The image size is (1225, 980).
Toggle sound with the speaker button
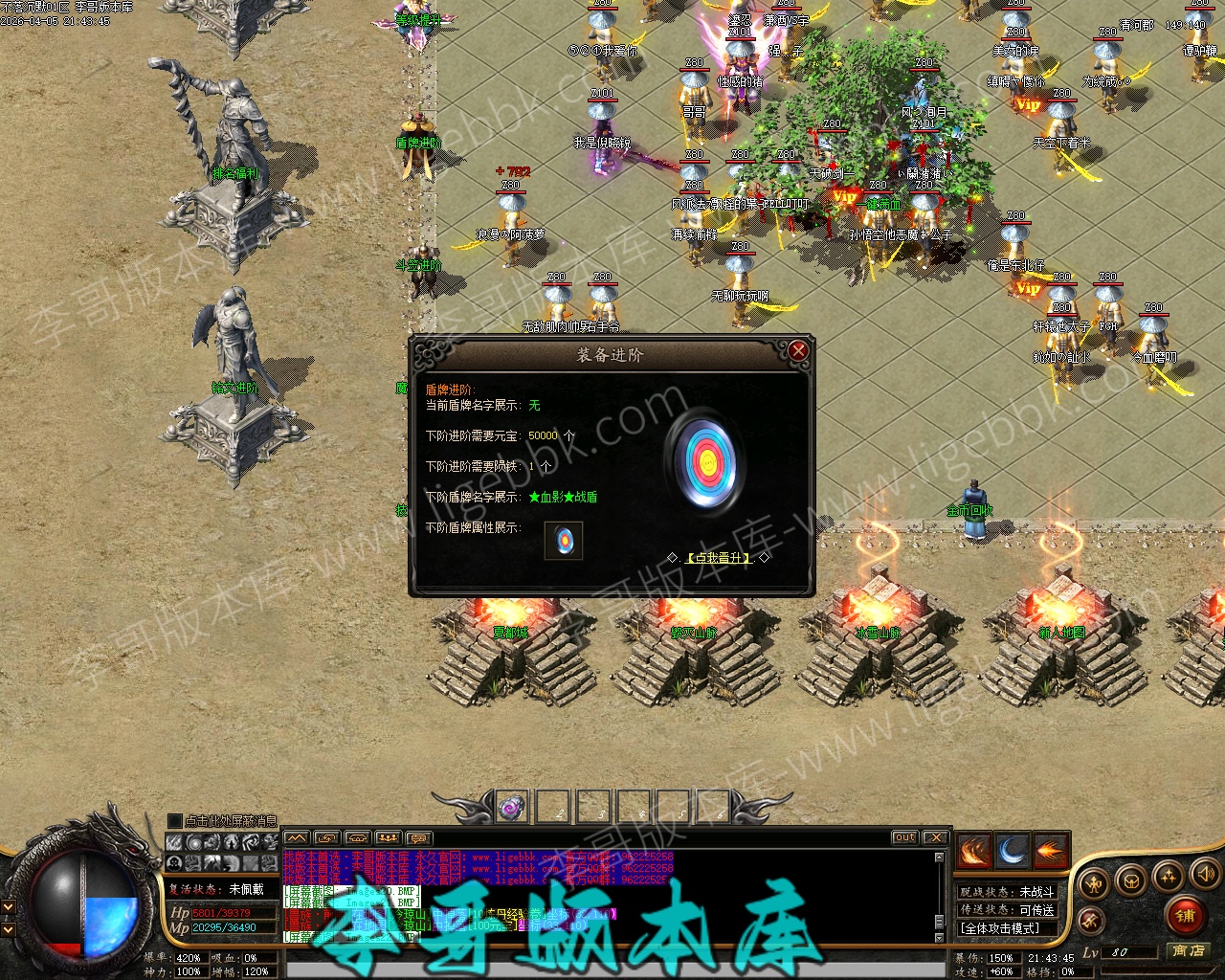coord(1204,874)
